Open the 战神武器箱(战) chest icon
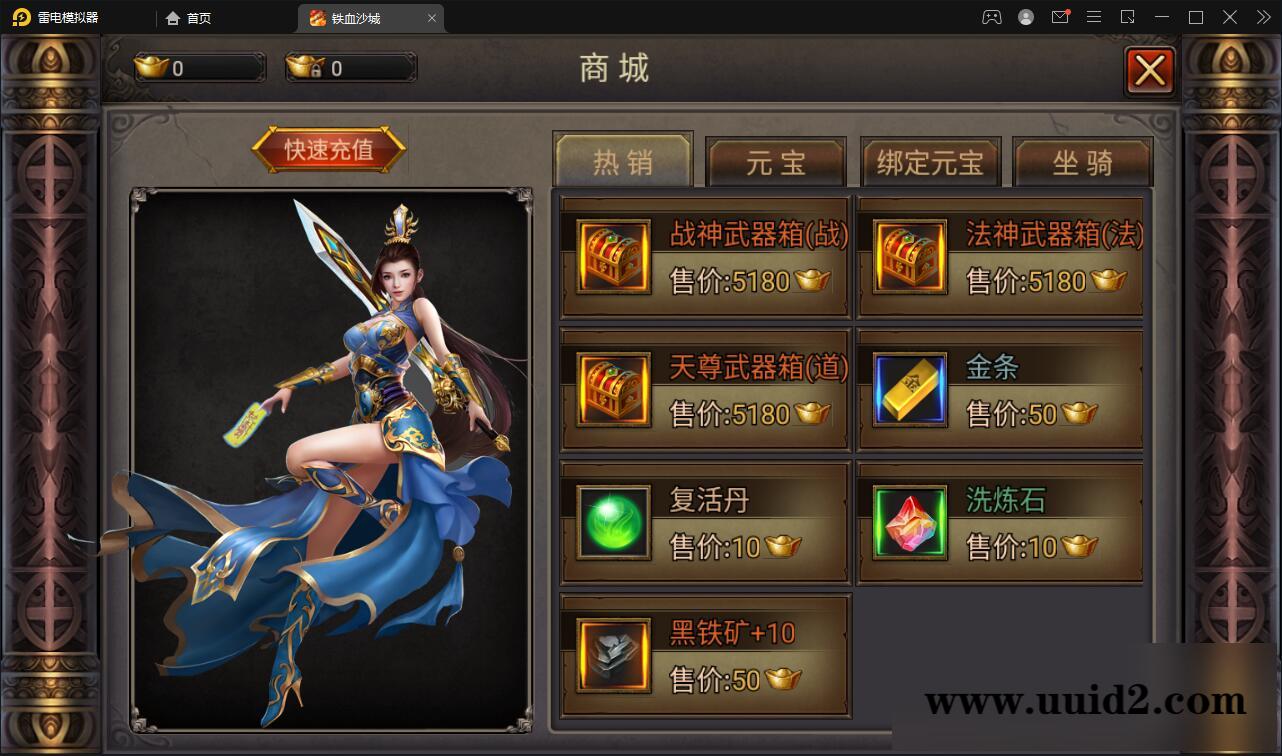 point(612,256)
